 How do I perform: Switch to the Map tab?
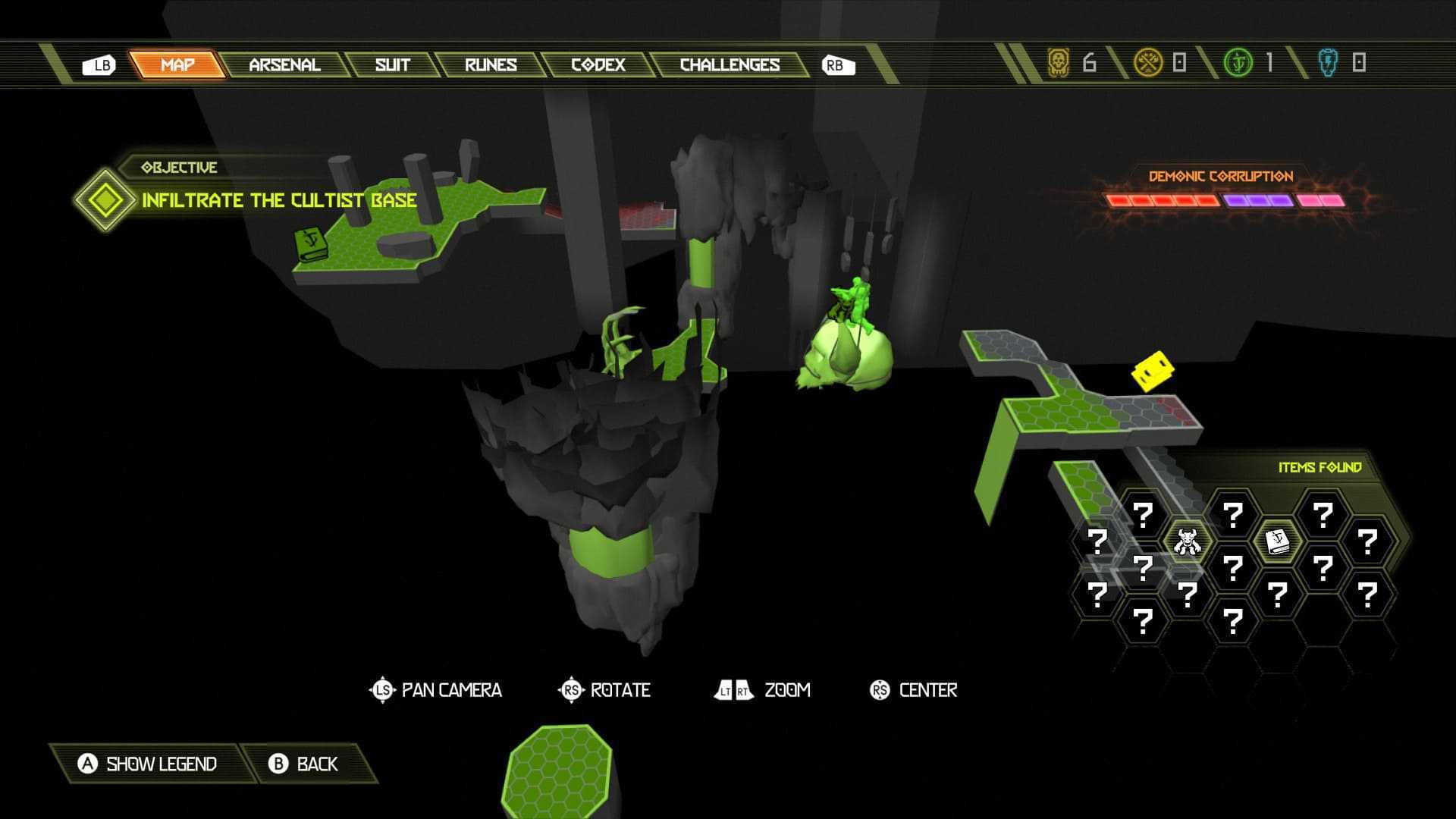pyautogui.click(x=177, y=65)
